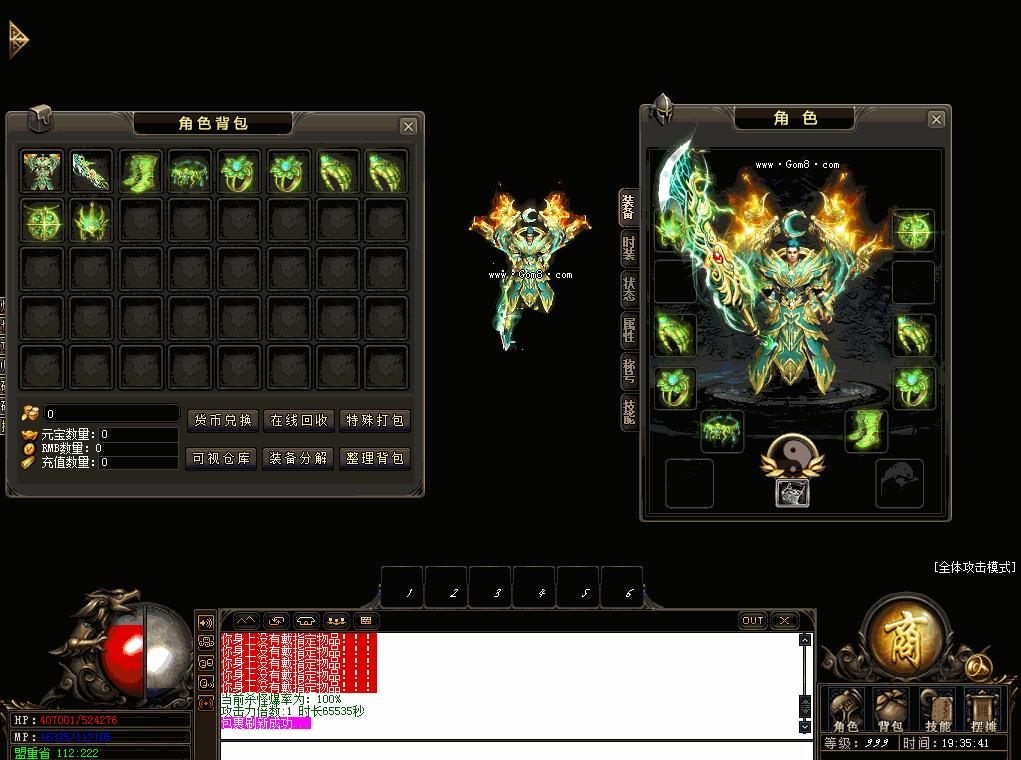
Task: Open 在线回收 online recycling
Action: click(298, 420)
